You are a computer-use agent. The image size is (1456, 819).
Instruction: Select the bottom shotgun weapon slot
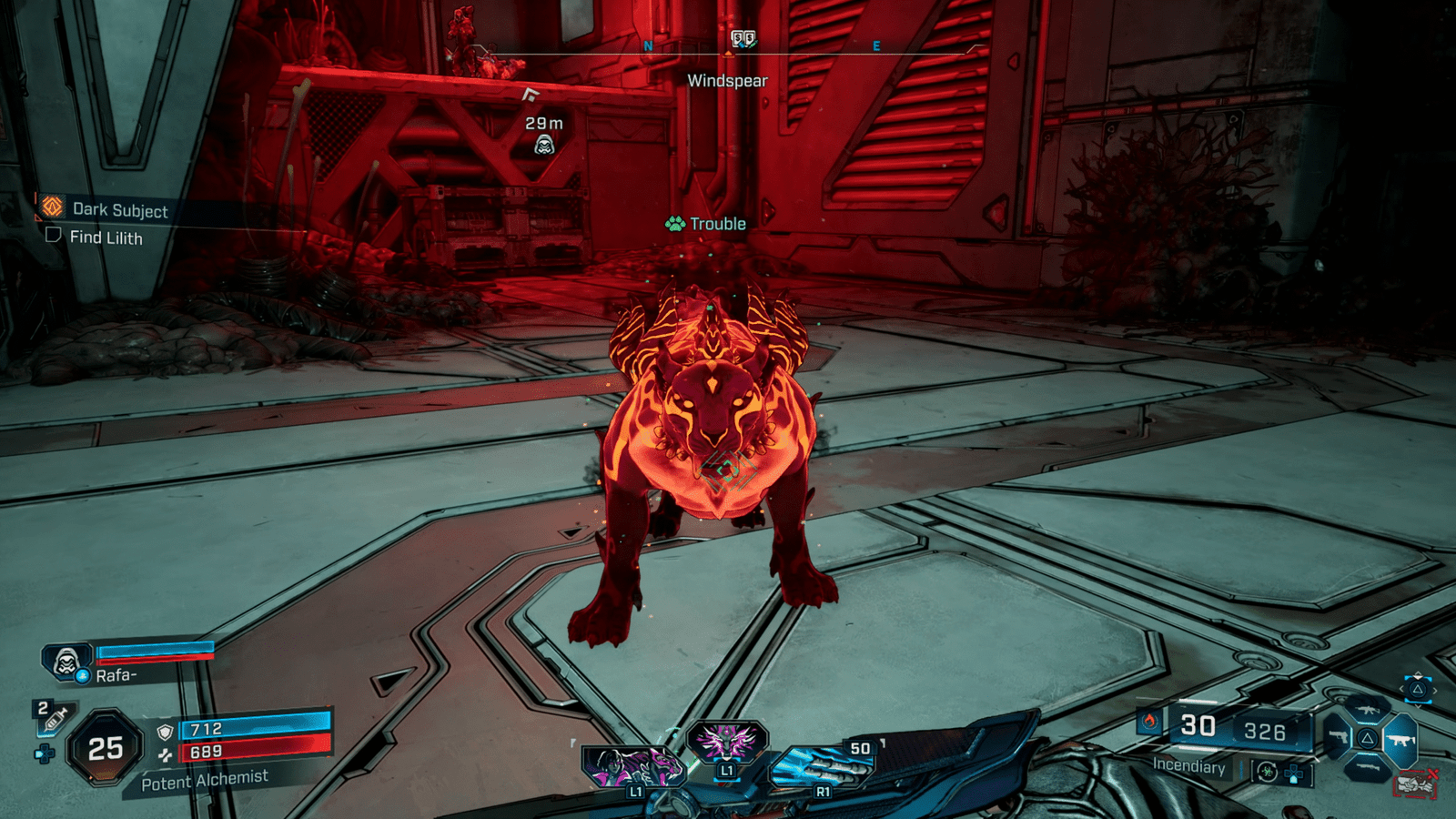1368,767
